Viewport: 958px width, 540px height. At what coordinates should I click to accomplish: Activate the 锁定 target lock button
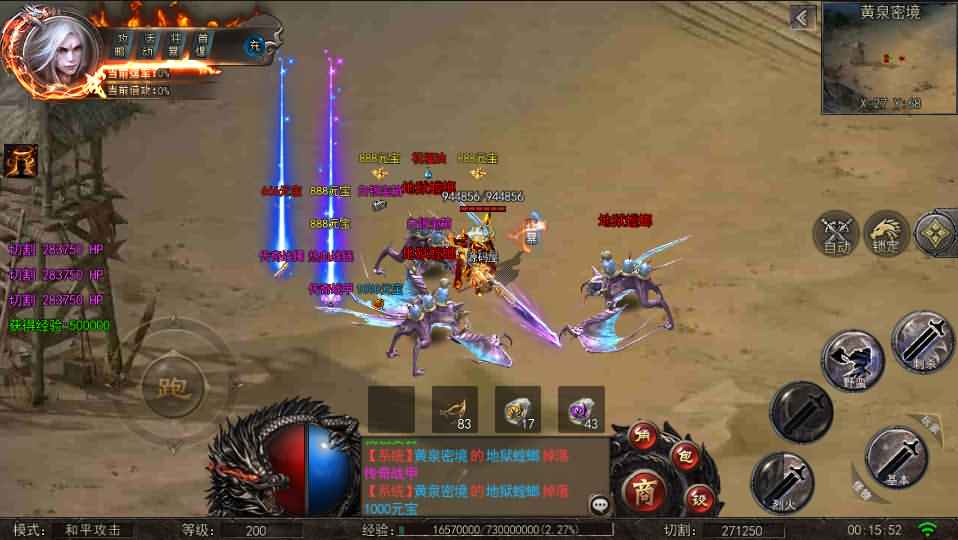coord(886,233)
